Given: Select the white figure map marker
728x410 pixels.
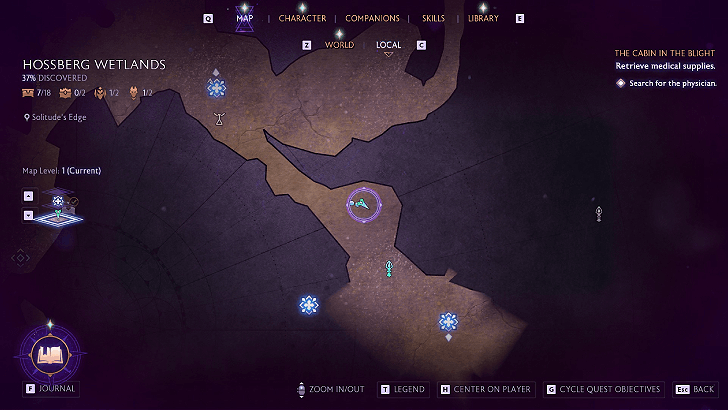Looking at the screenshot, I should point(219,119).
